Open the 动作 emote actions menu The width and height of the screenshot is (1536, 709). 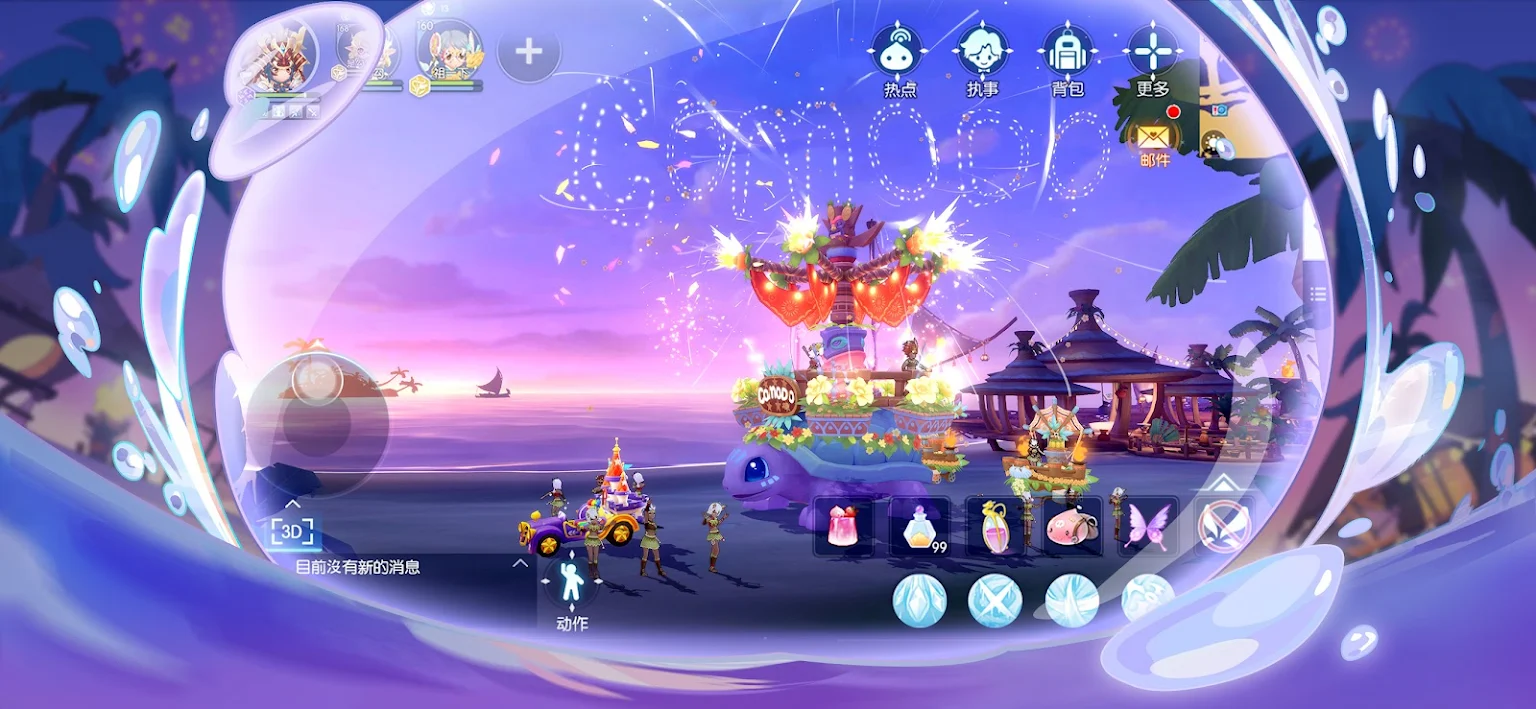tap(571, 583)
